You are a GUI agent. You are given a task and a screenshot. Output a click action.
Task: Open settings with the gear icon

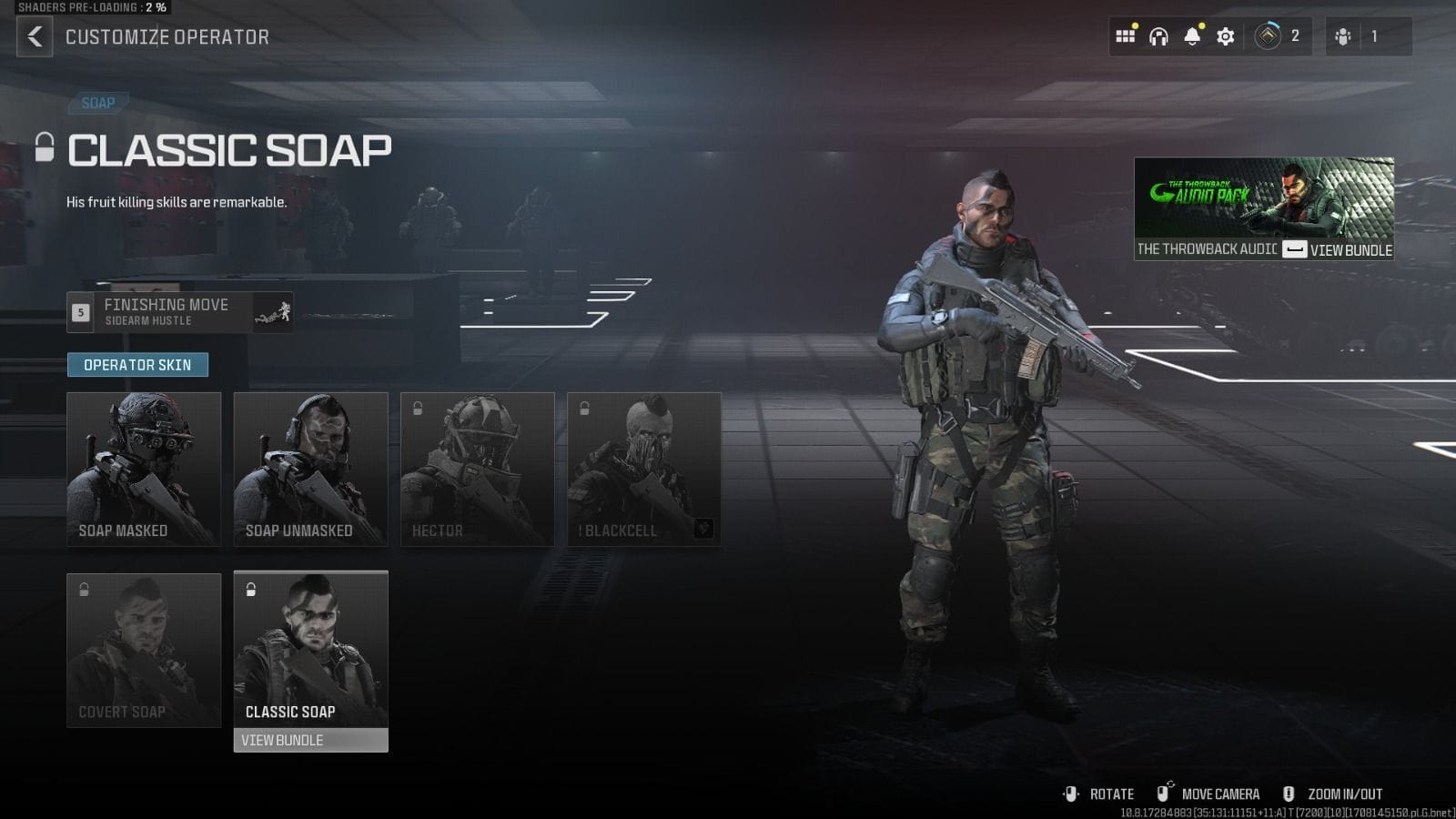pyautogui.click(x=1224, y=36)
